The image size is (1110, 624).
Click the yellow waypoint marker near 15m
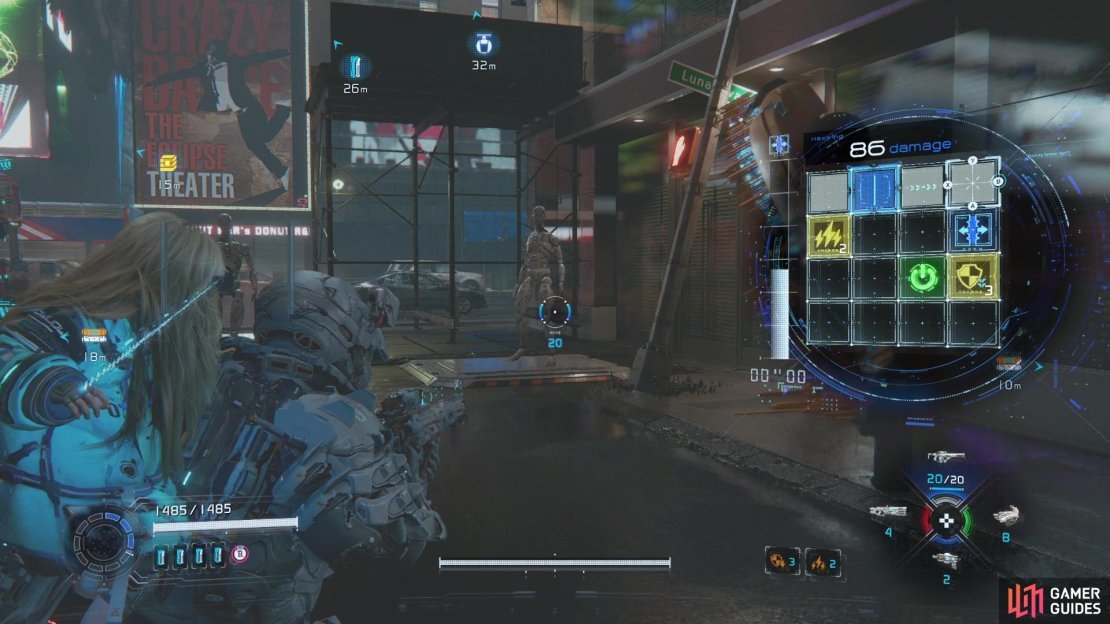point(168,163)
